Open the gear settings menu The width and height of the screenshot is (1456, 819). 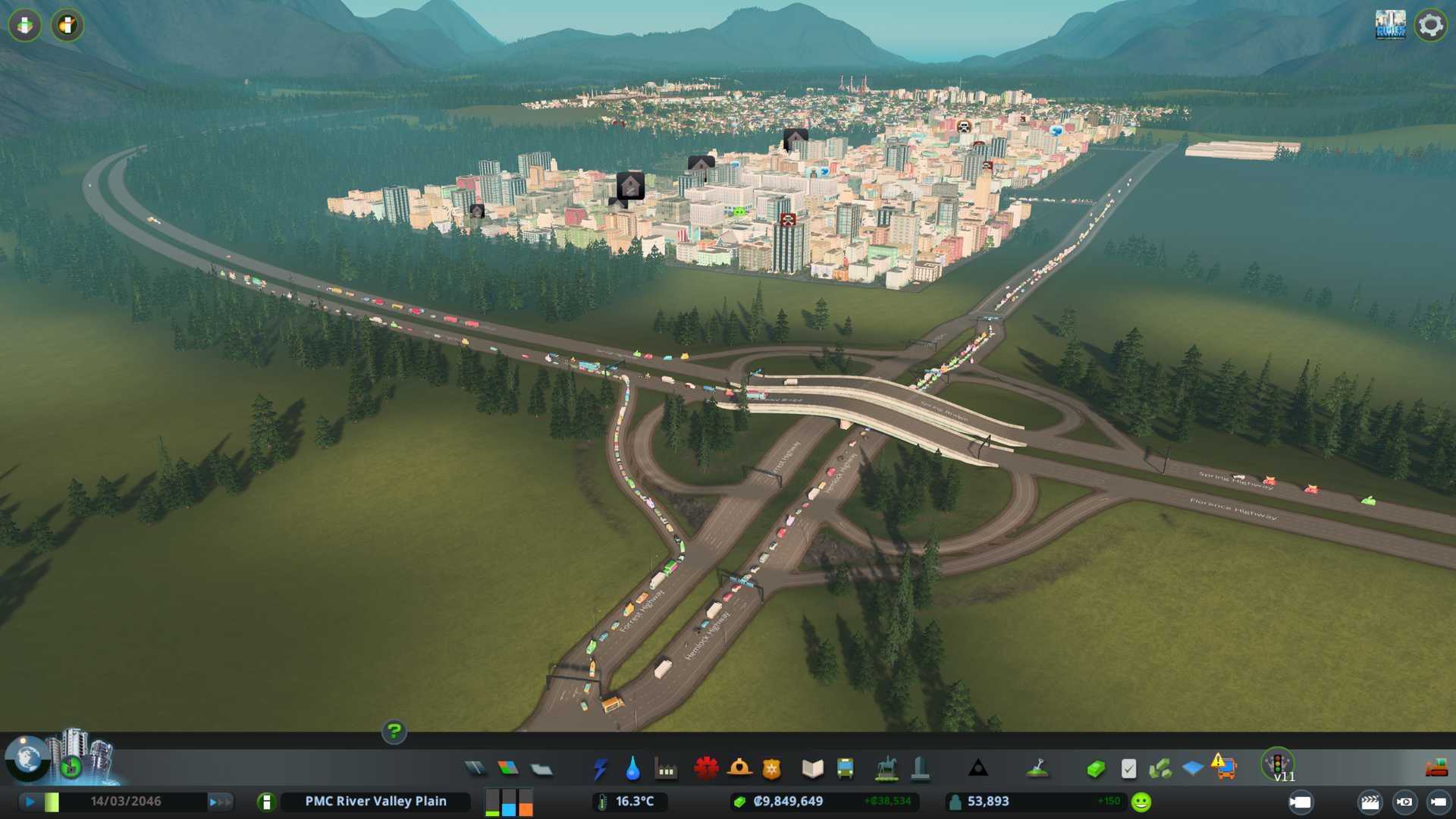pyautogui.click(x=1430, y=25)
